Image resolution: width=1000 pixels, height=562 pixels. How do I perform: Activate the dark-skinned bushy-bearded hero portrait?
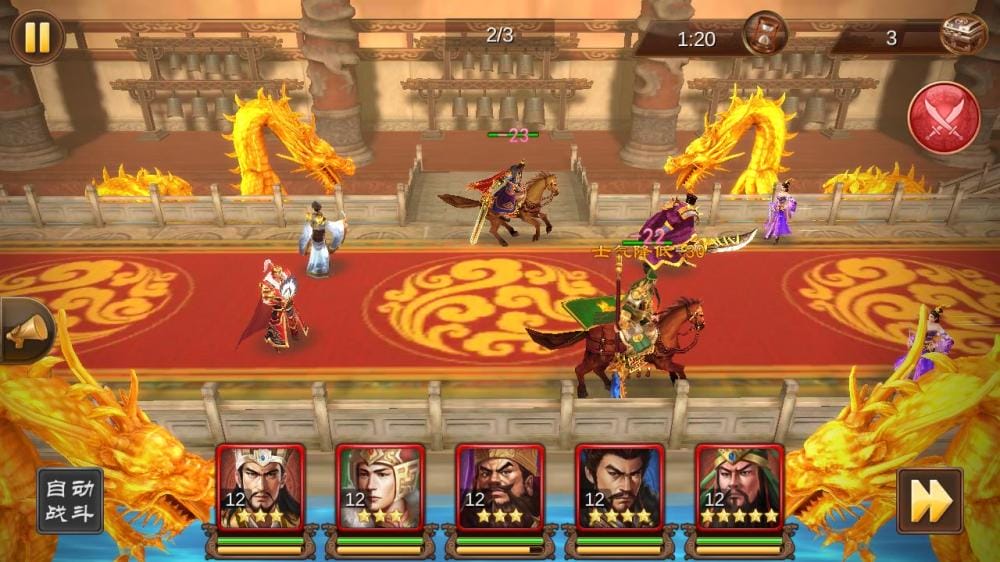(500, 487)
